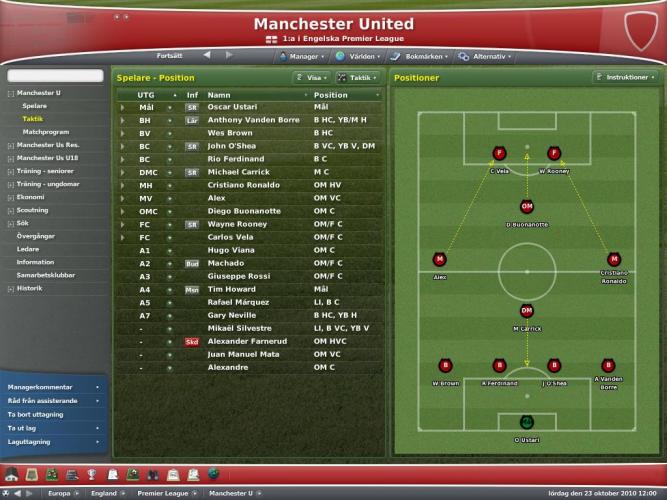Open the Världen menu

pyautogui.click(x=360, y=56)
